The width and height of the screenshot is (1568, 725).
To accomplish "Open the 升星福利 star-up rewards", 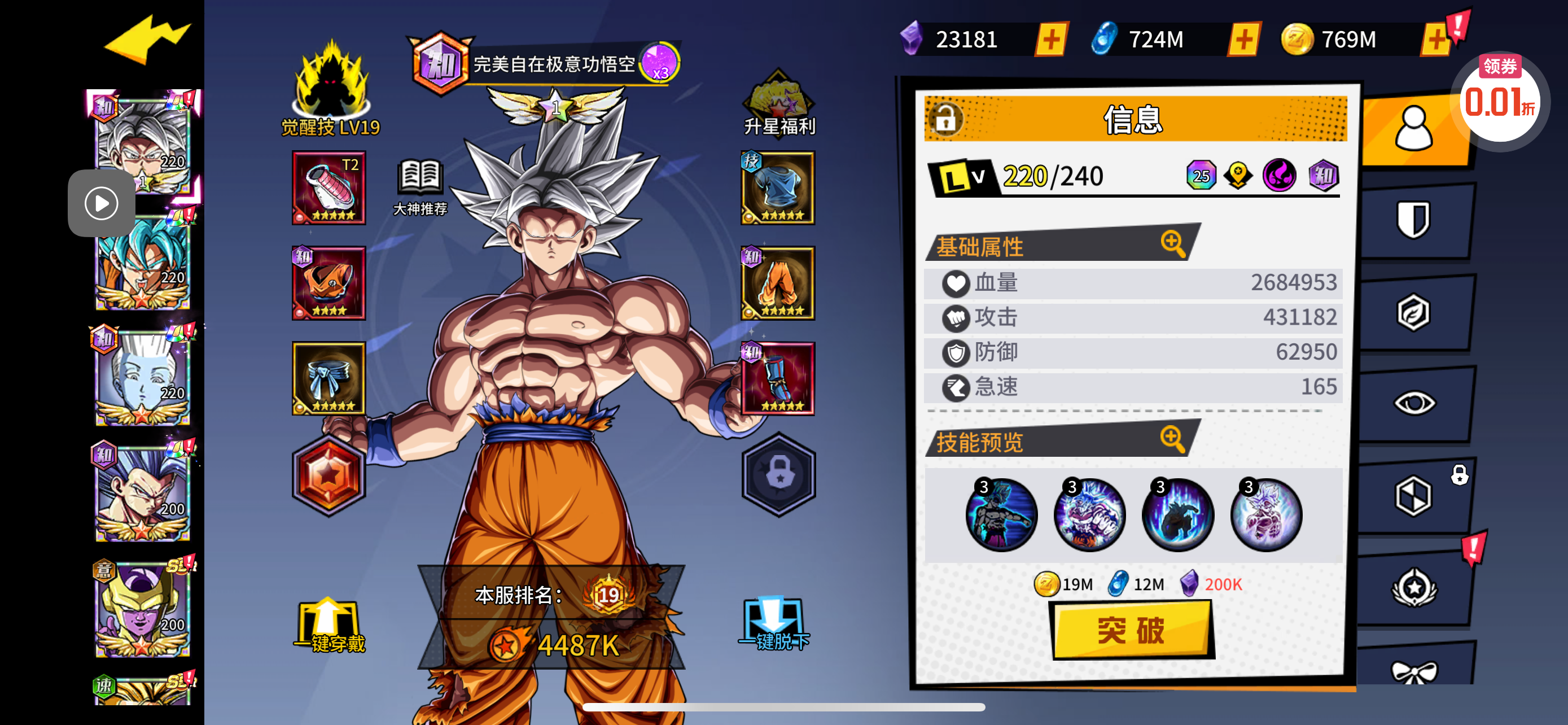I will 779,103.
